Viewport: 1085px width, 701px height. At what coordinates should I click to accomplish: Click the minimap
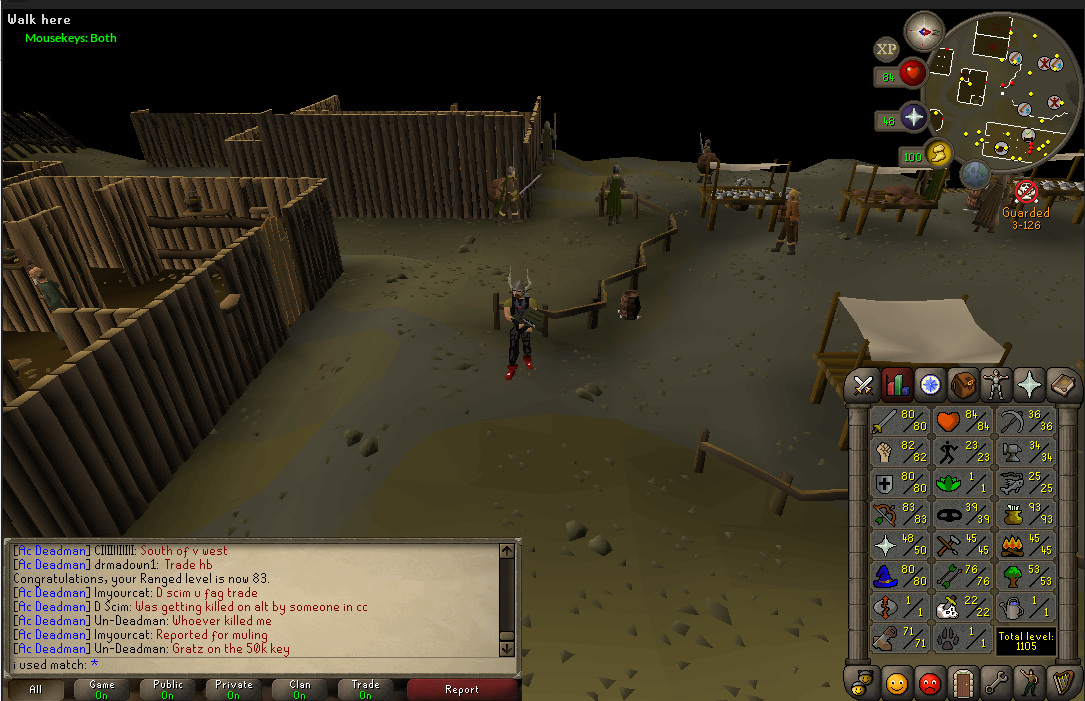coord(1003,90)
